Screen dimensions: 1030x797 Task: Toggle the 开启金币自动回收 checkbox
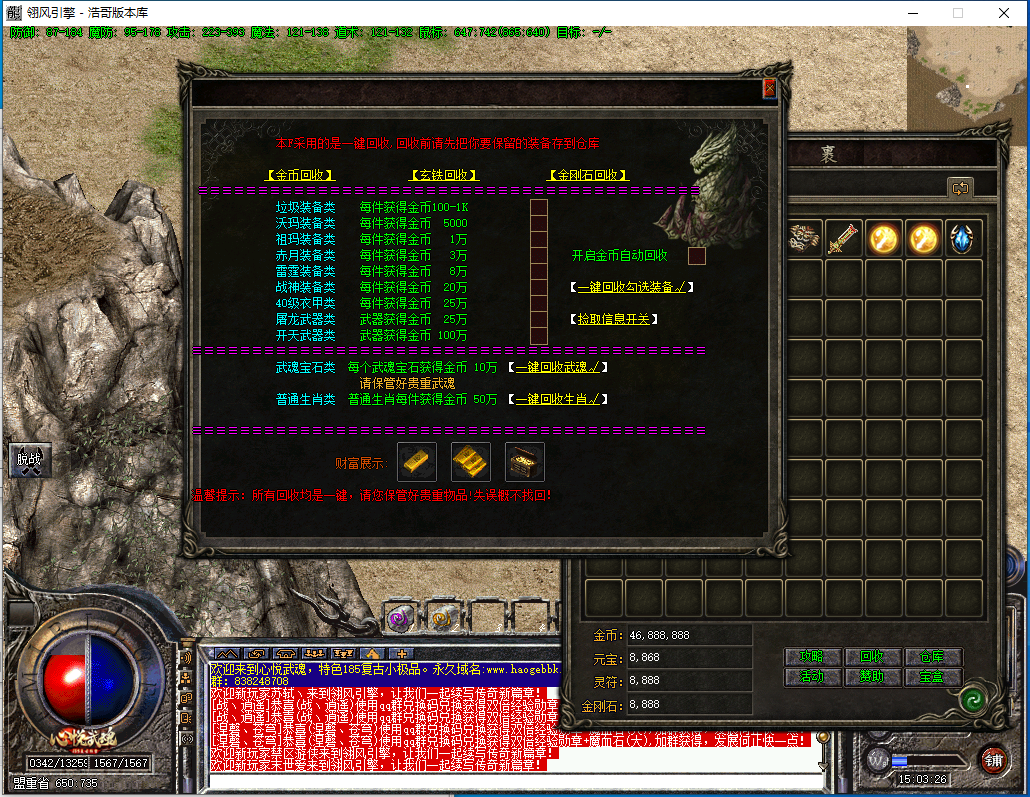click(x=697, y=255)
